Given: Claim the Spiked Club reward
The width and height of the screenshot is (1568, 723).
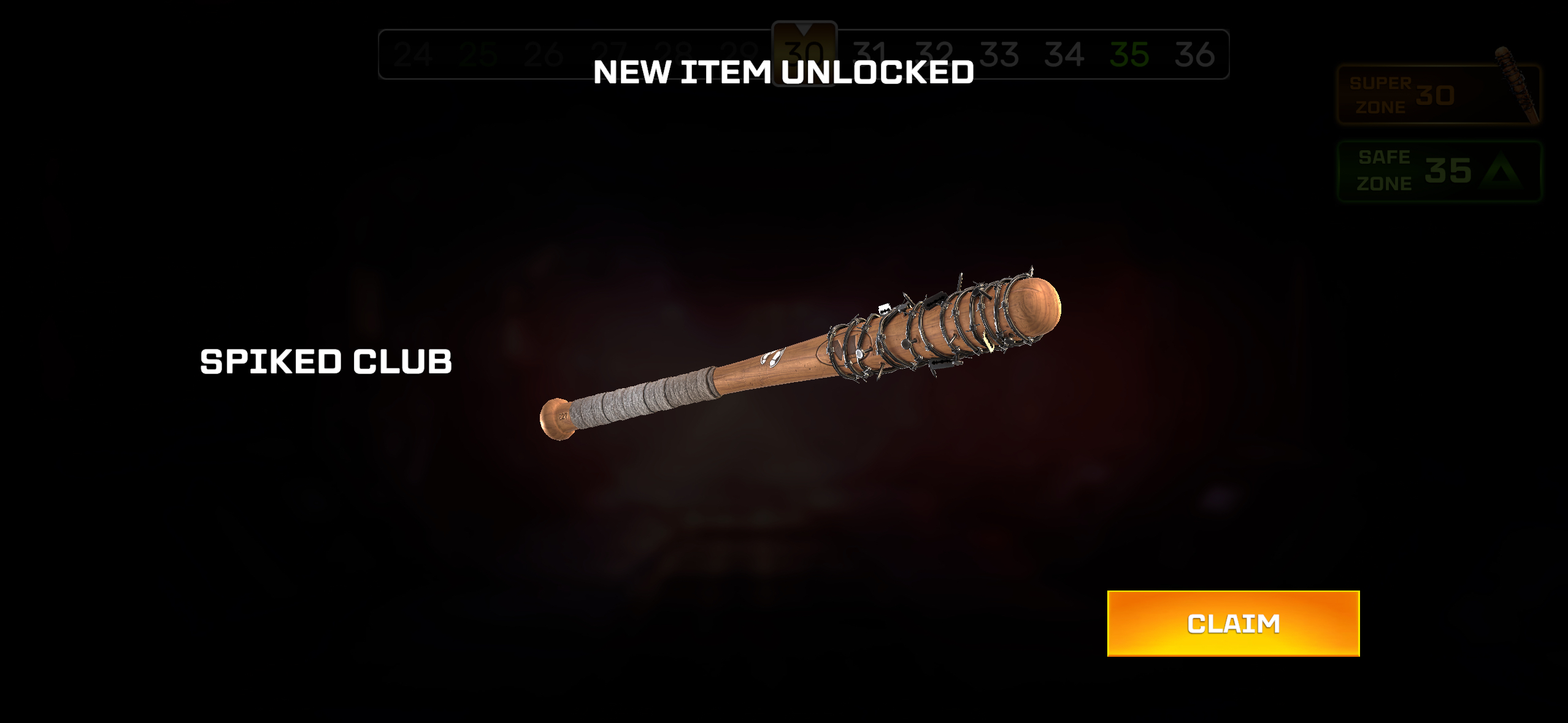Looking at the screenshot, I should (1233, 623).
